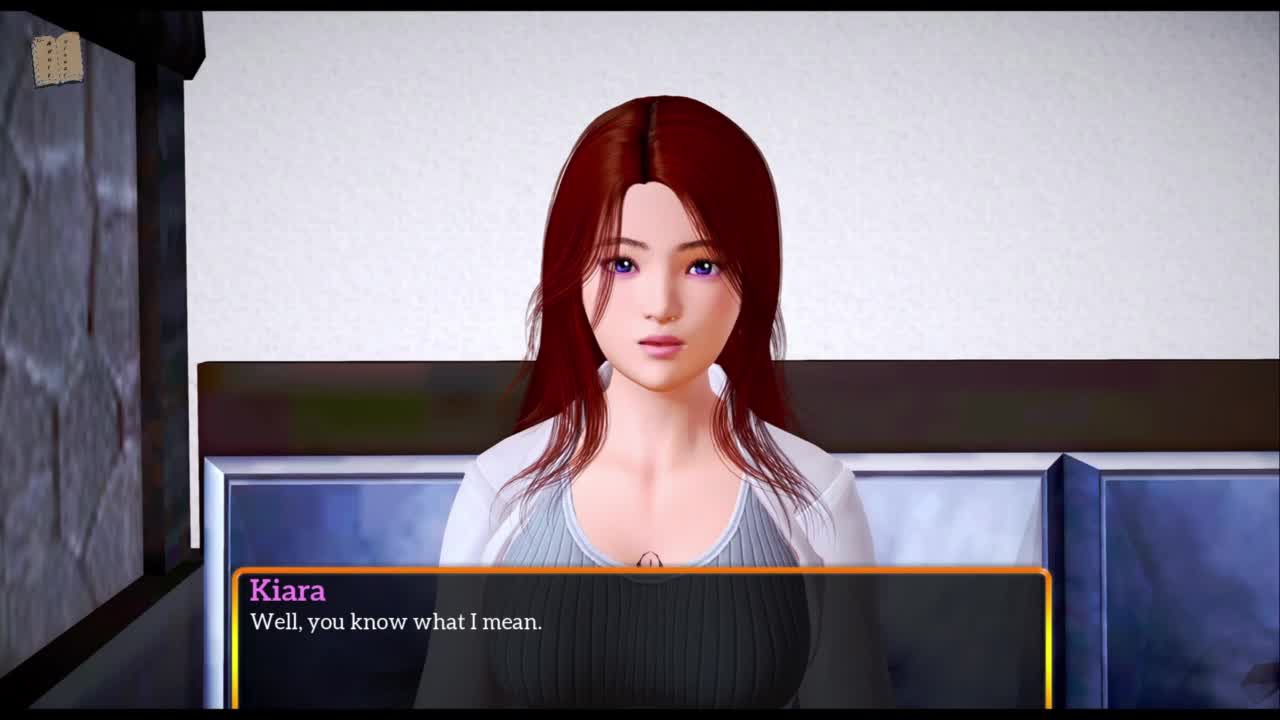Open the journal book icon

pos(57,60)
